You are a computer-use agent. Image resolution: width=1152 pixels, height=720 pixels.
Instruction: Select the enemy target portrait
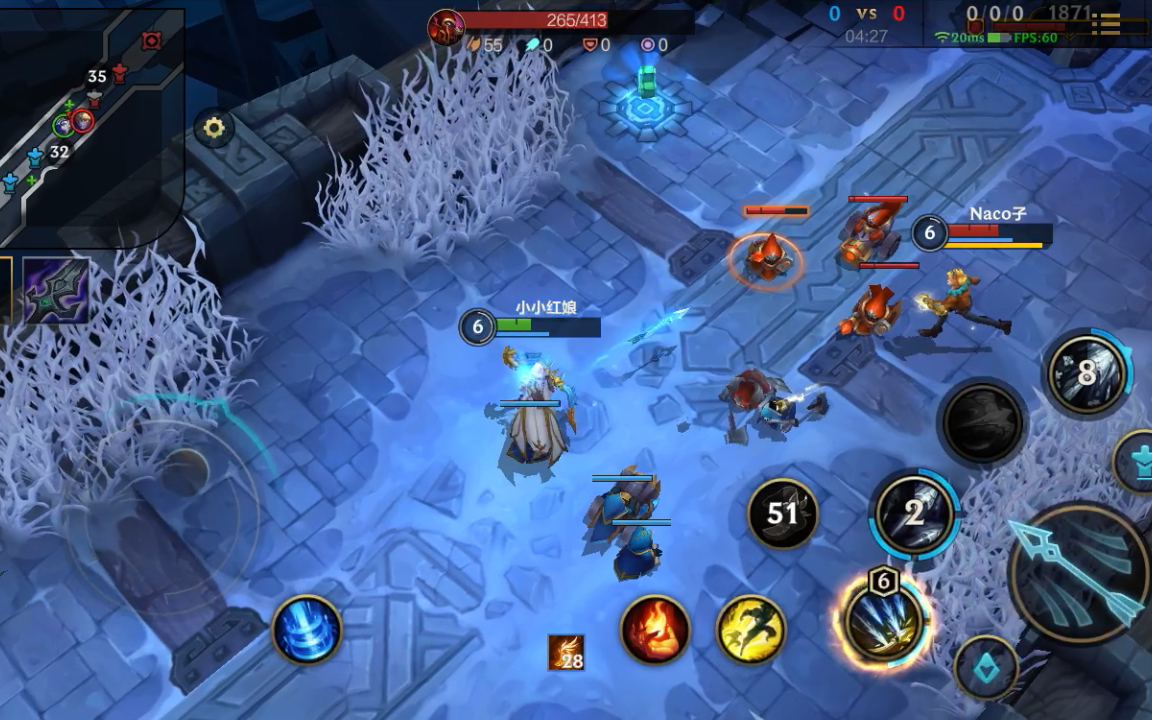pos(446,26)
